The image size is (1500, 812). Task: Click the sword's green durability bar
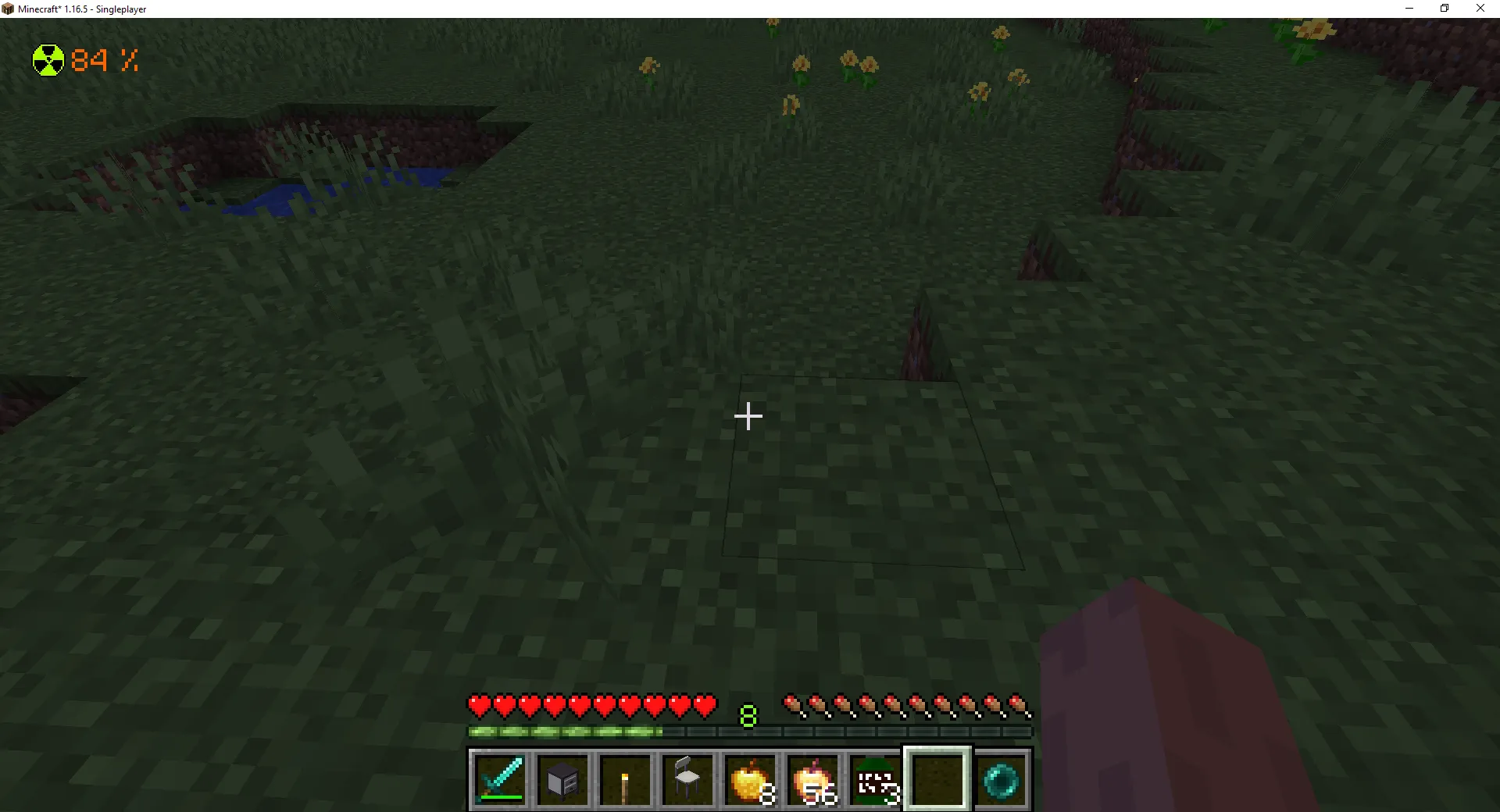pos(500,798)
